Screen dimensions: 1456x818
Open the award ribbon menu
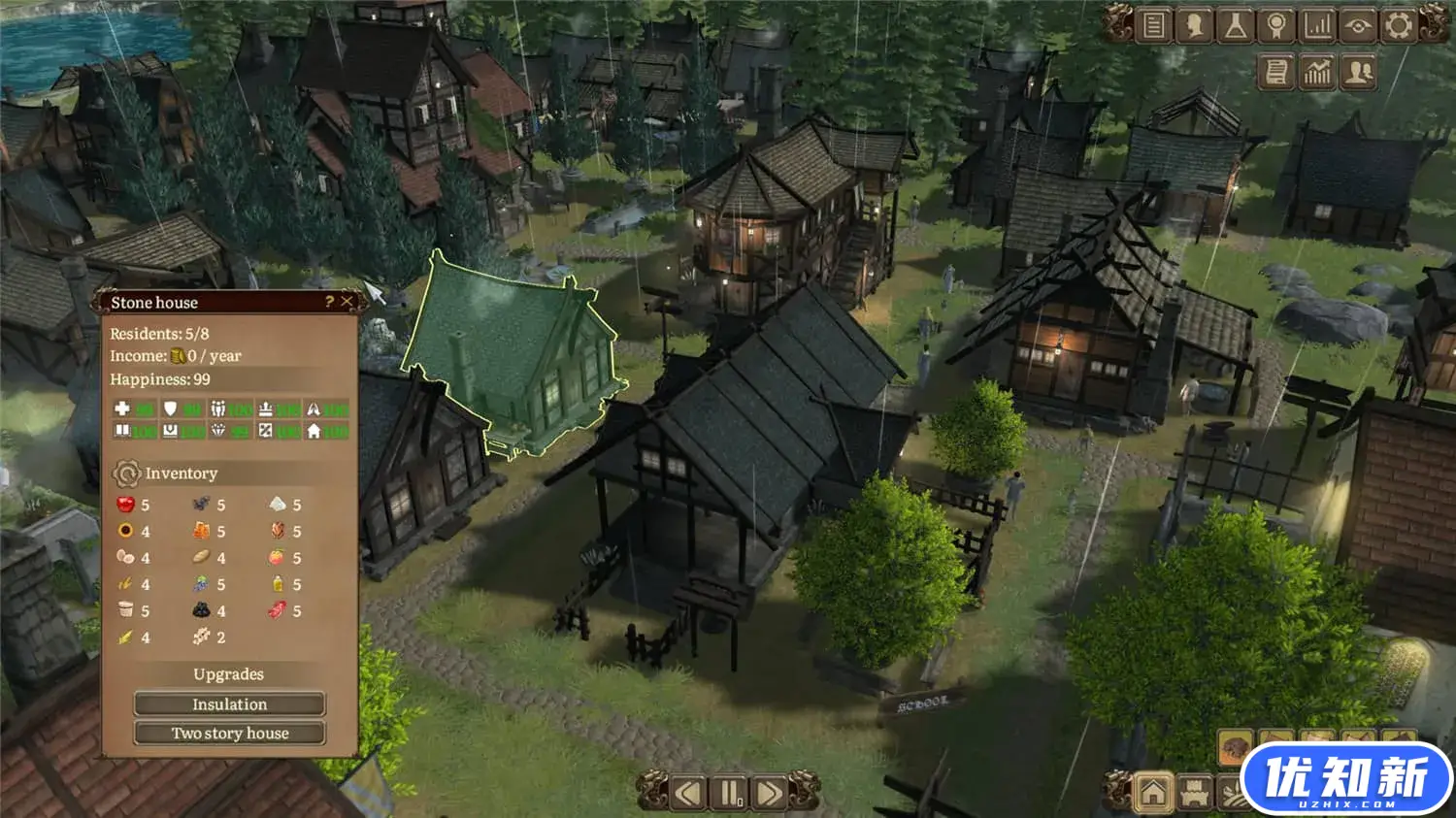1276,25
